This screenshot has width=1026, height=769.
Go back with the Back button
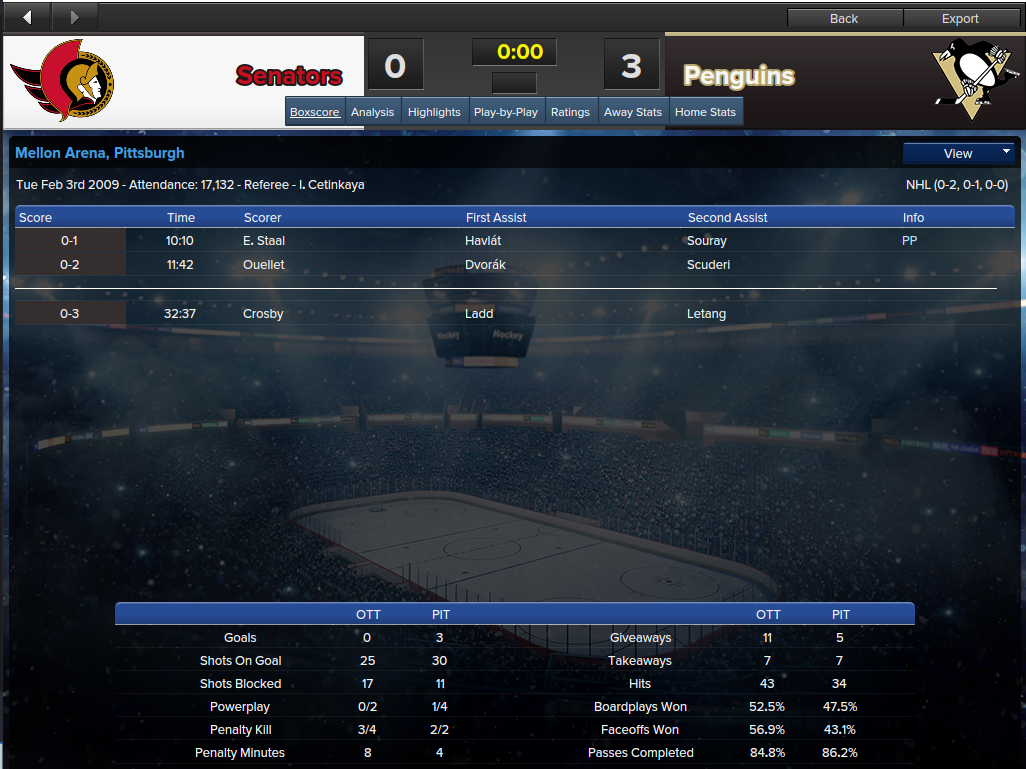[x=844, y=18]
